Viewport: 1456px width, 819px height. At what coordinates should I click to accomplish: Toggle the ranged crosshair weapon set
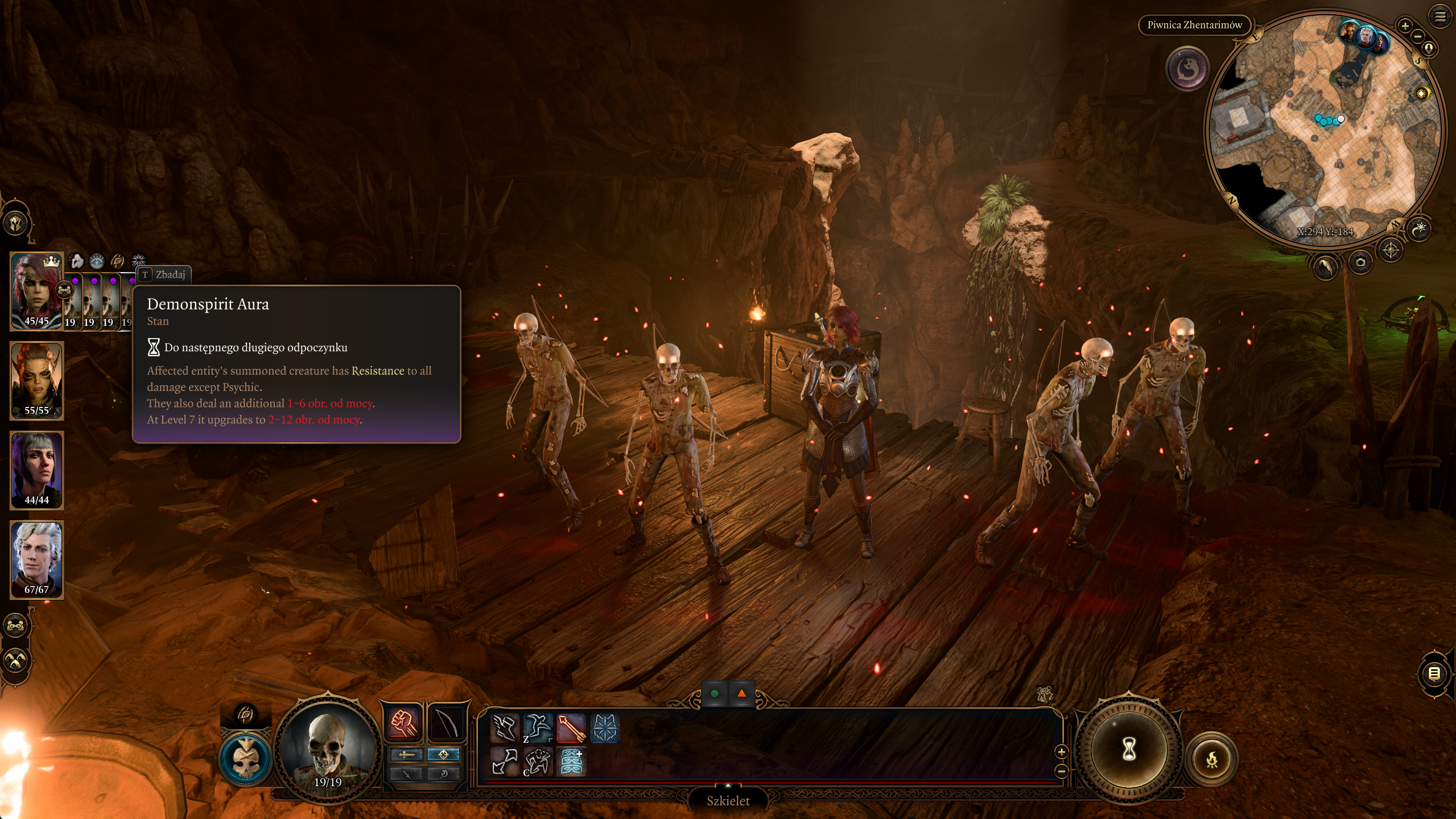point(443,755)
